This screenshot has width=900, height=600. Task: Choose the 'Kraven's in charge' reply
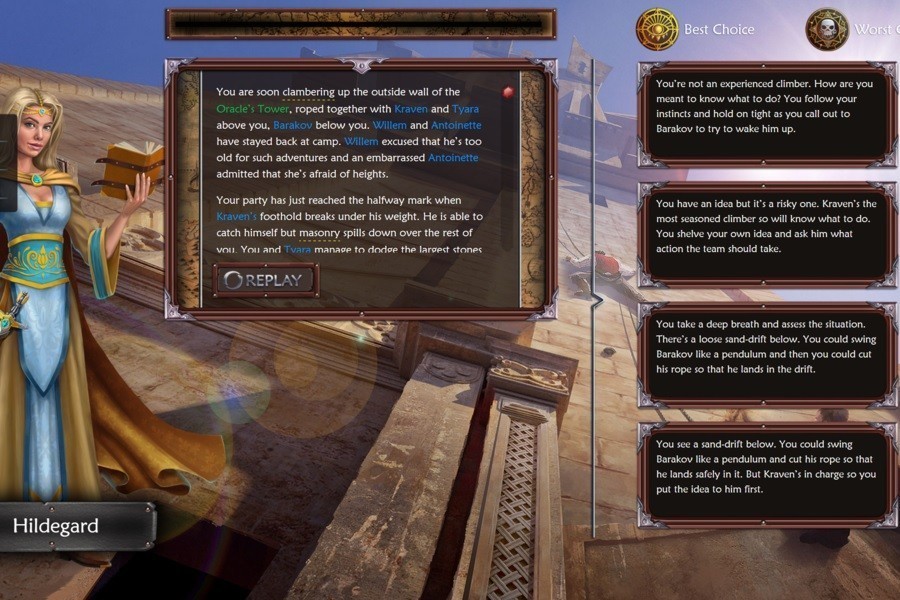pyautogui.click(x=767, y=467)
